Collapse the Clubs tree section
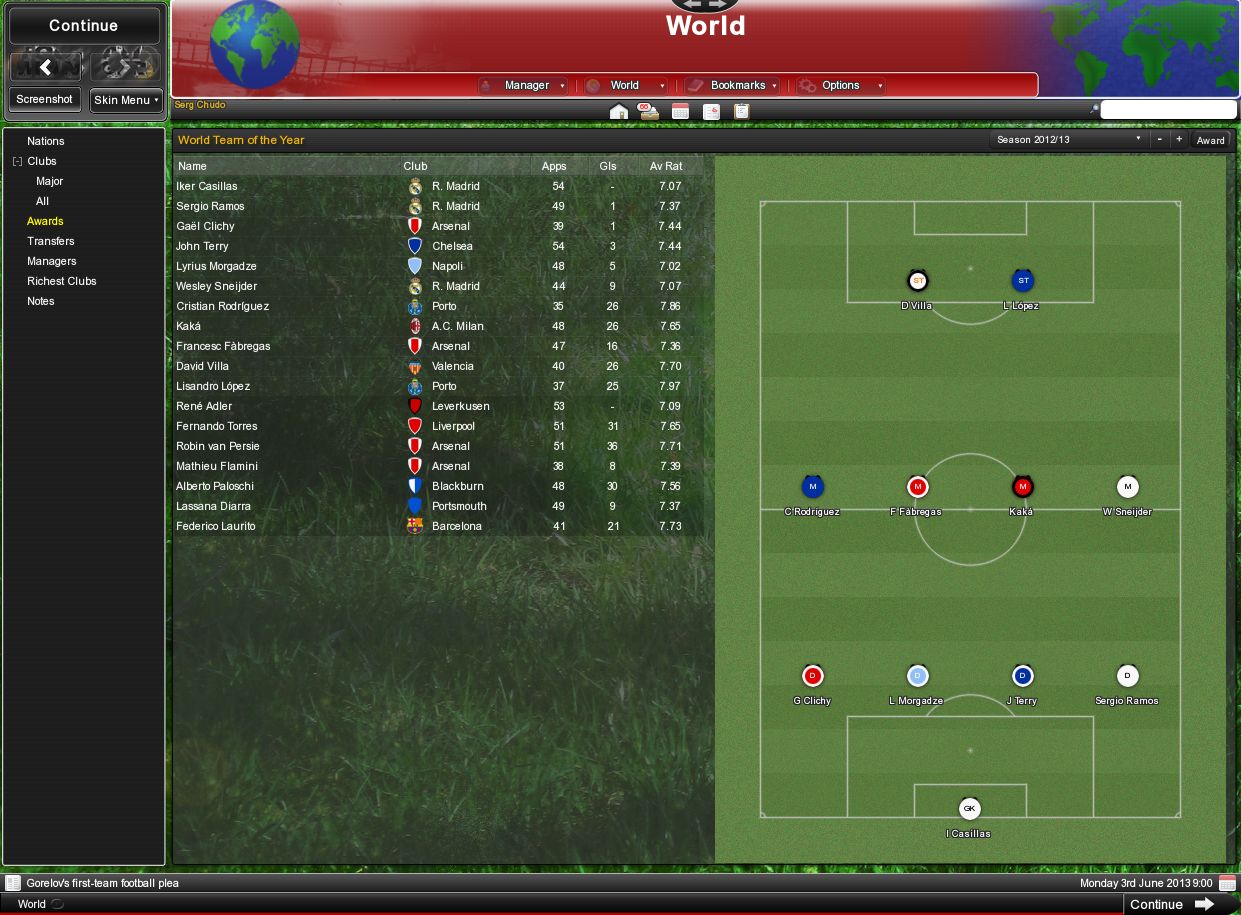Screen dimensions: 1241x915 click(x=17, y=161)
